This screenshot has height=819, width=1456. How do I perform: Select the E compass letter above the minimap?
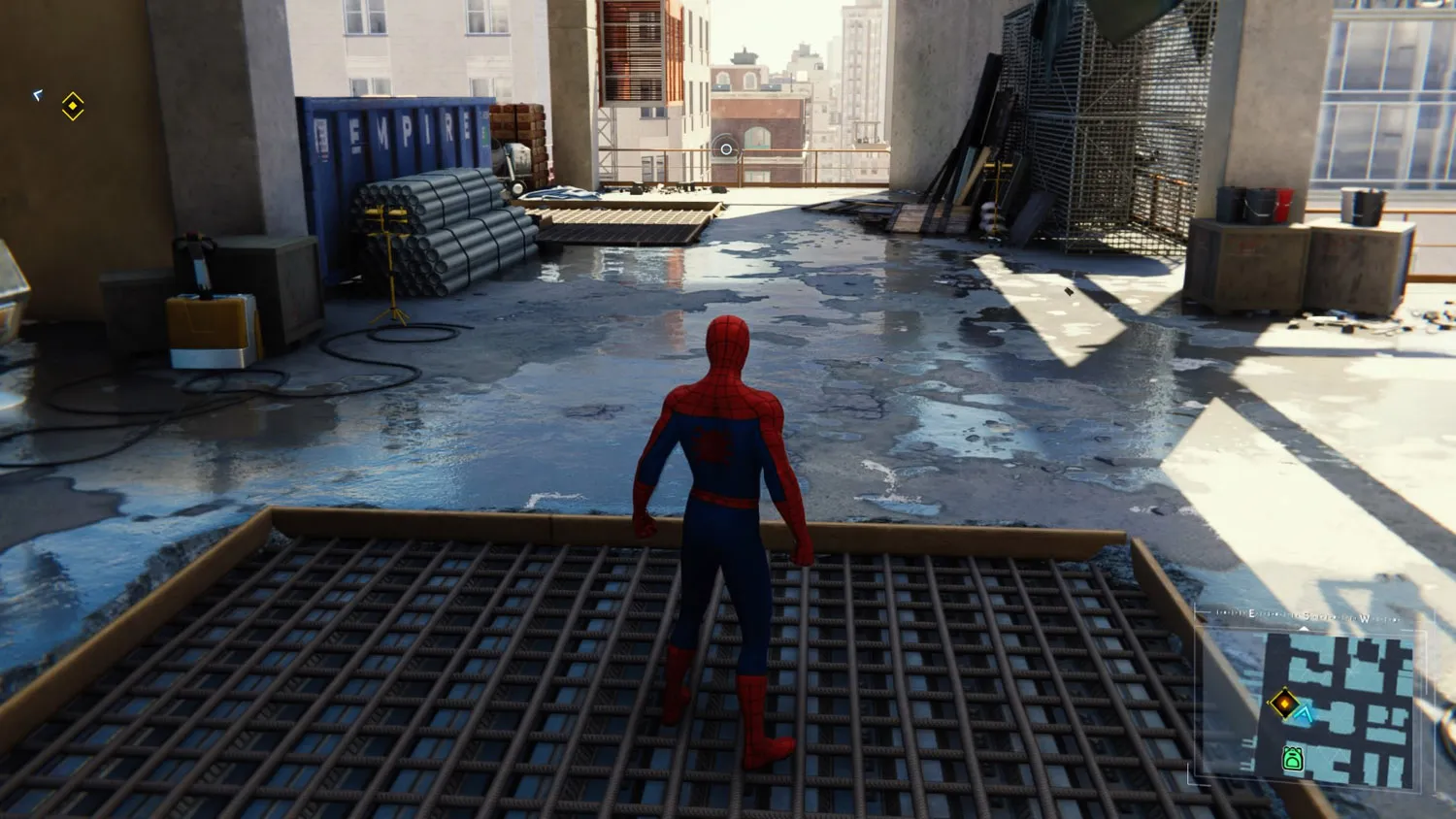[x=1250, y=612]
